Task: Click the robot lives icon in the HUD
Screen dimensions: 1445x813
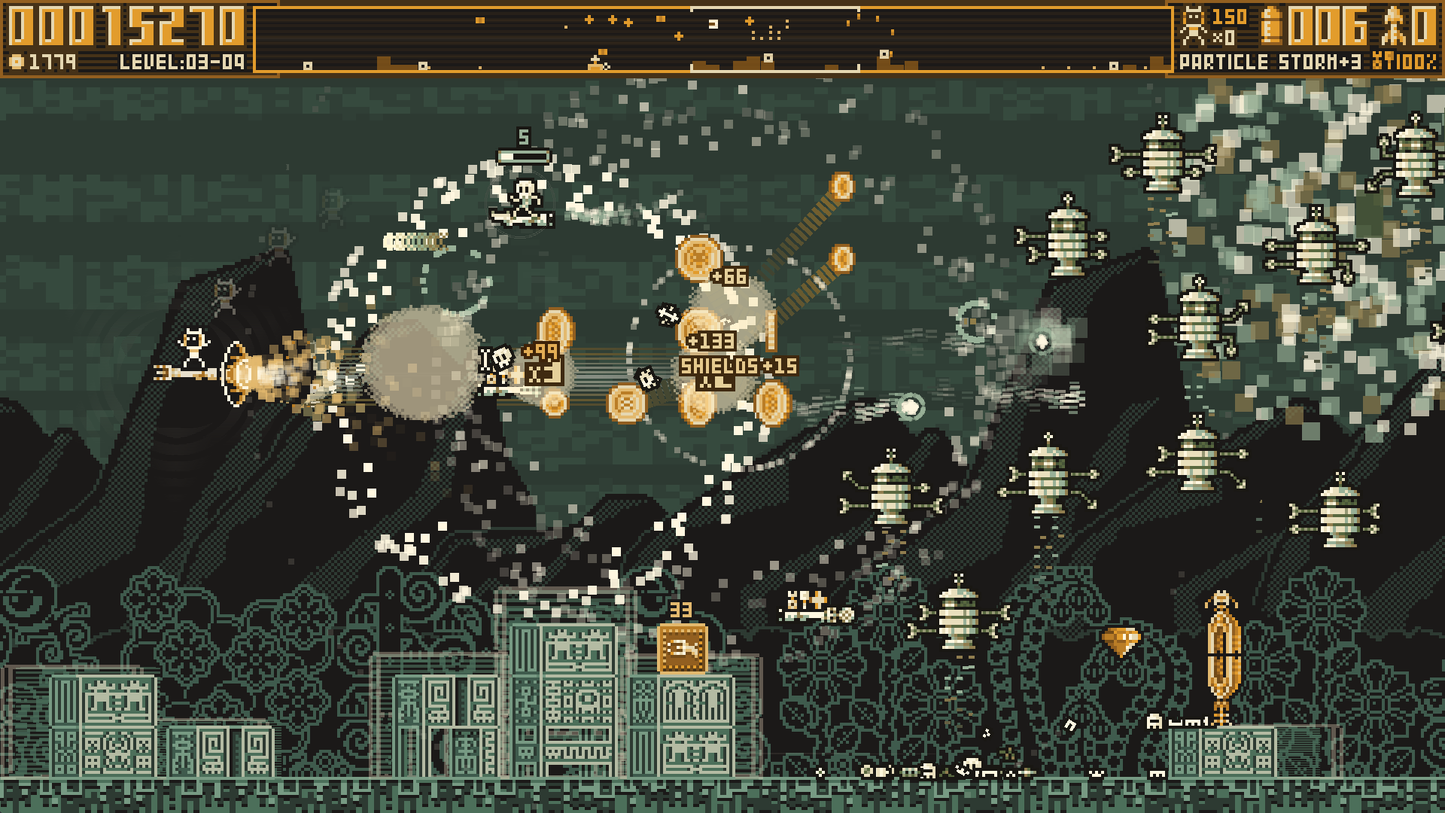Action: pos(1193,25)
